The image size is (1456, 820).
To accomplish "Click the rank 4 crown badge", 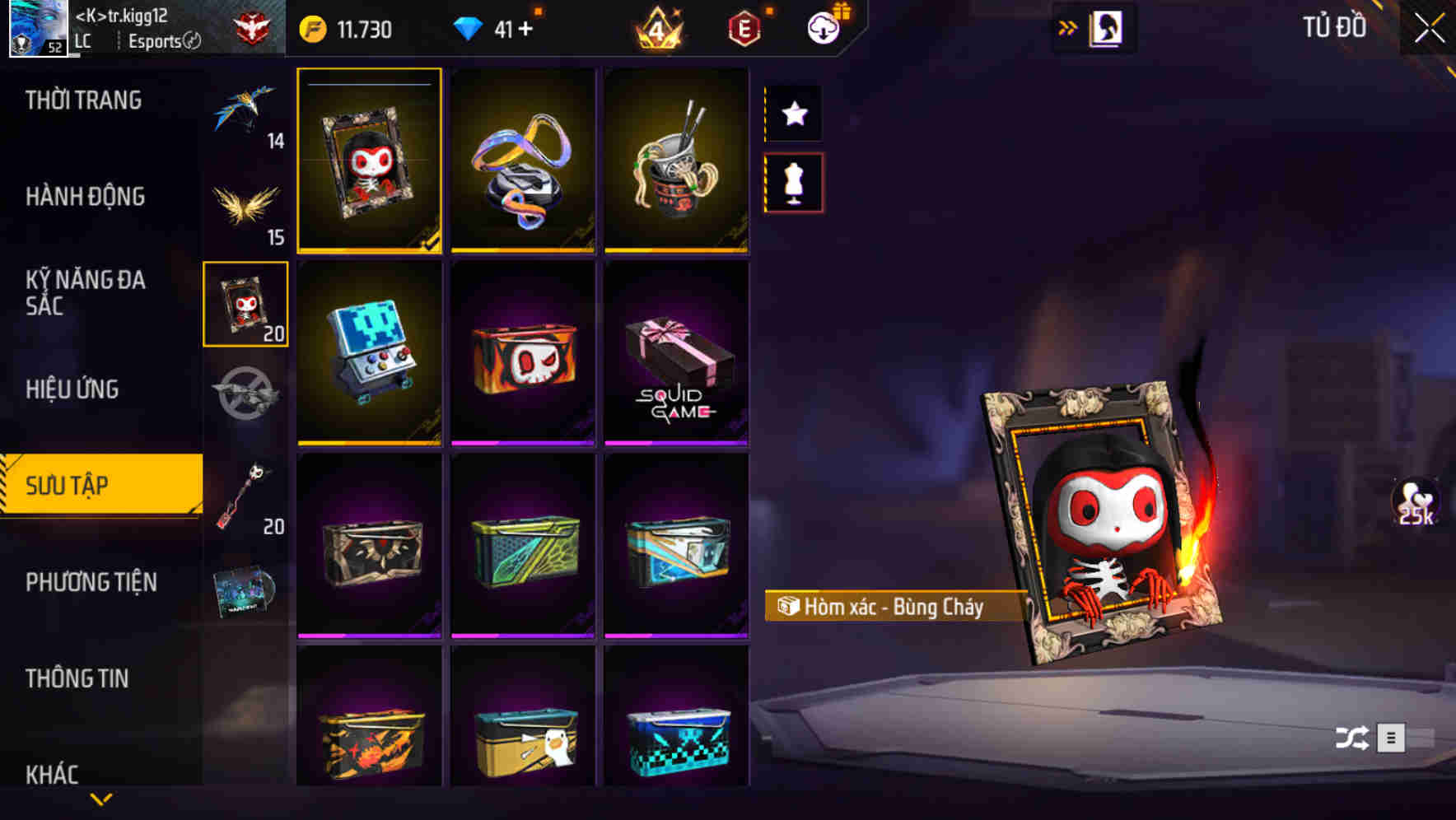I will click(657, 29).
